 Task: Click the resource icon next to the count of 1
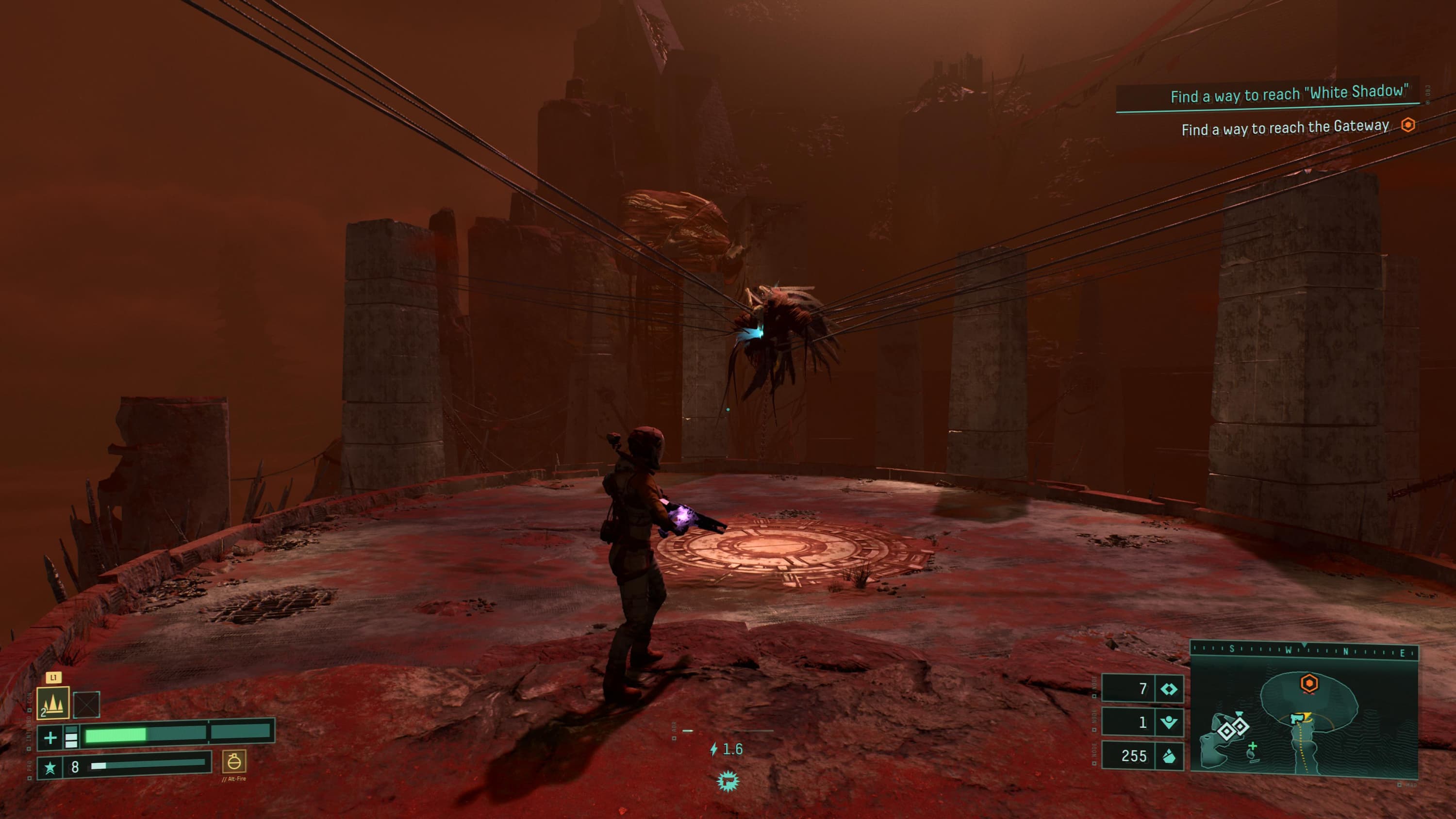coord(1168,722)
